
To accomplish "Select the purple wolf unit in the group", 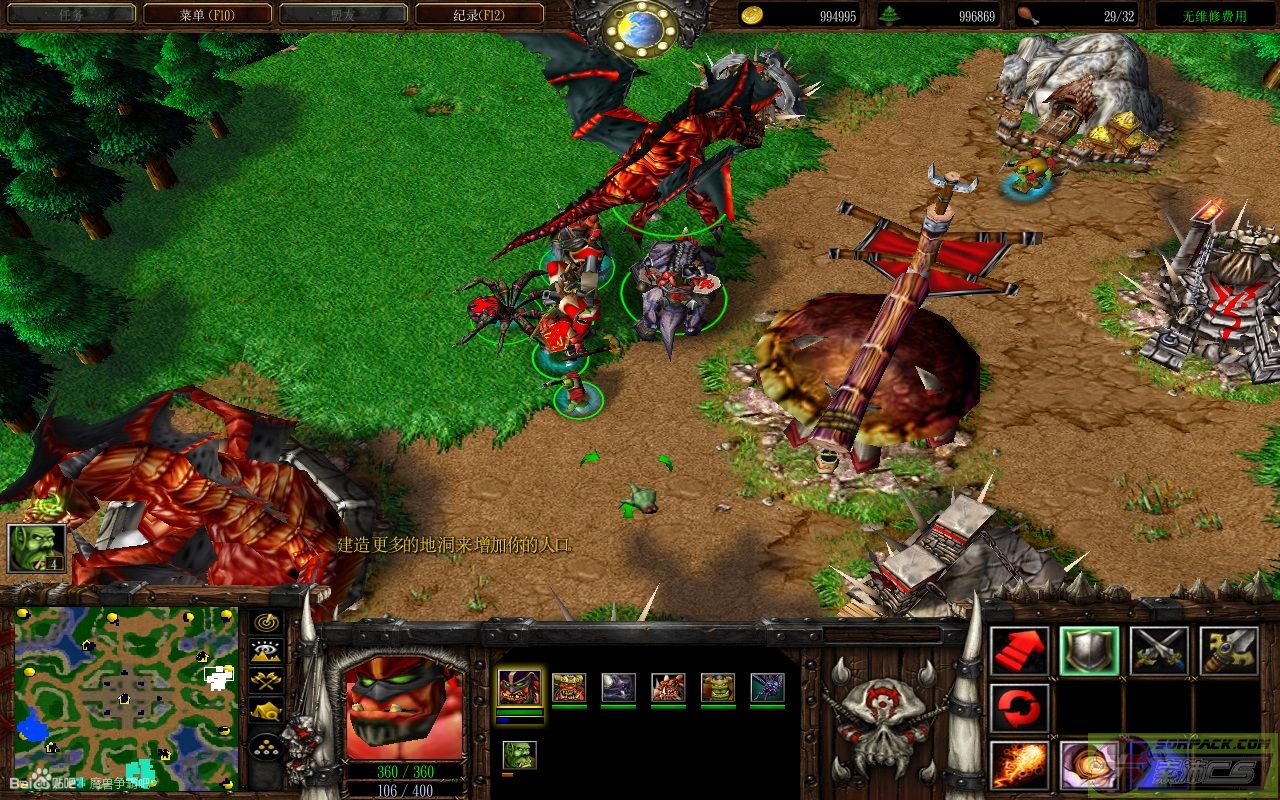I will pos(618,688).
